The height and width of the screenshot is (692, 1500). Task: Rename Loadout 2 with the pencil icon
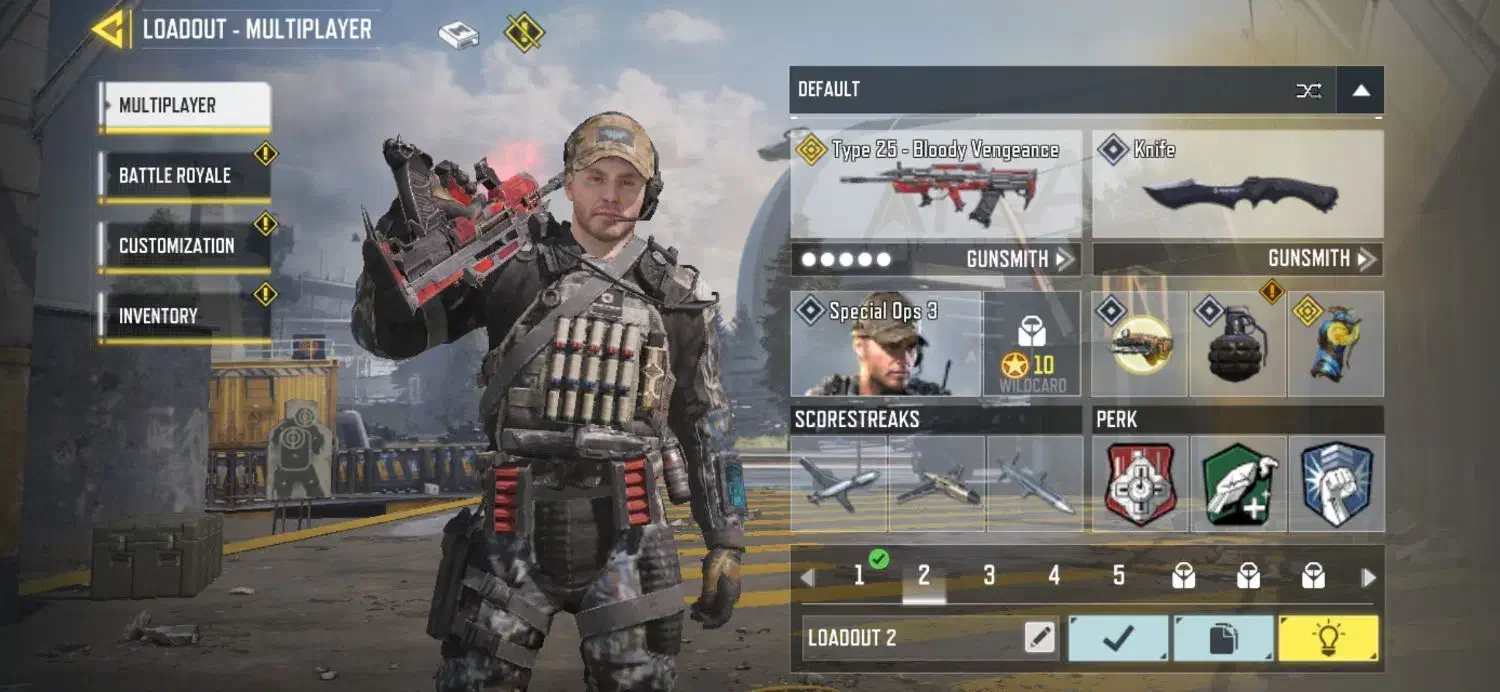pos(1040,637)
